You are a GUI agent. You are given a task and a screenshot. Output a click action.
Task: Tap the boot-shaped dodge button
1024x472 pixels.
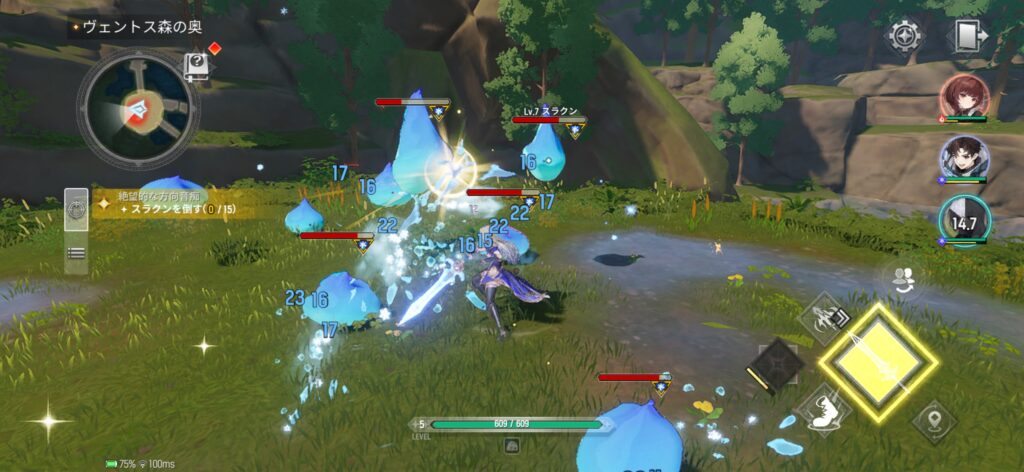tap(824, 410)
